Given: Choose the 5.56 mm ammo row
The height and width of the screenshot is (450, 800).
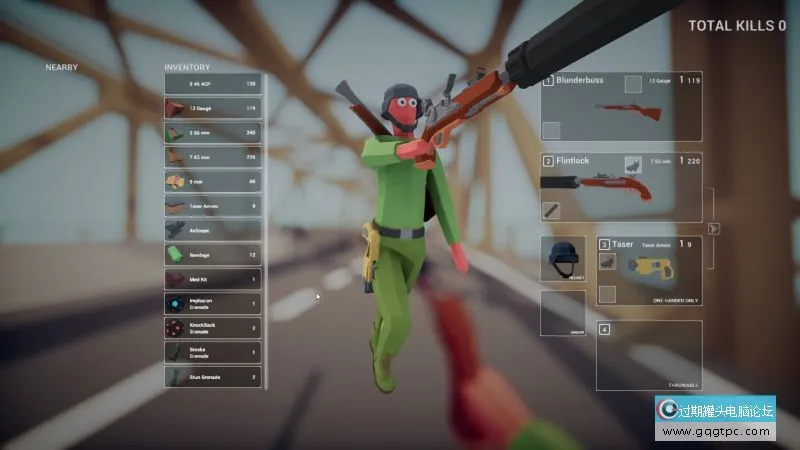Looking at the screenshot, I should [212, 132].
